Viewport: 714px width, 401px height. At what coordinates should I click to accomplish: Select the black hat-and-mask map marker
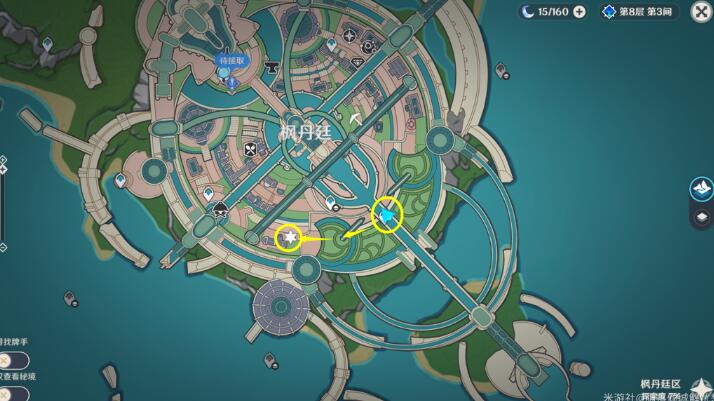(221, 209)
